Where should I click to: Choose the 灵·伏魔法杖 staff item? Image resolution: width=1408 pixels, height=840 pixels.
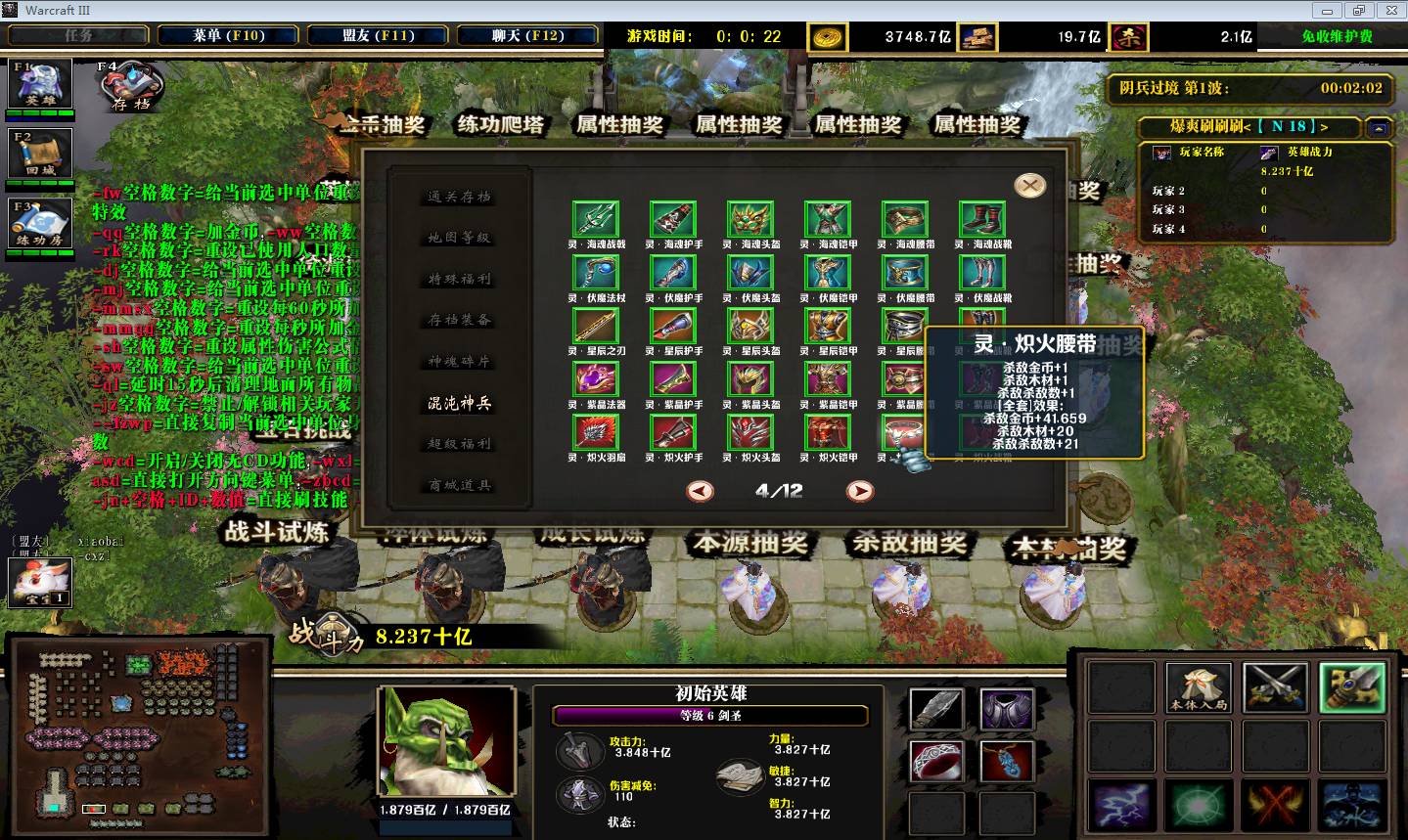596,273
